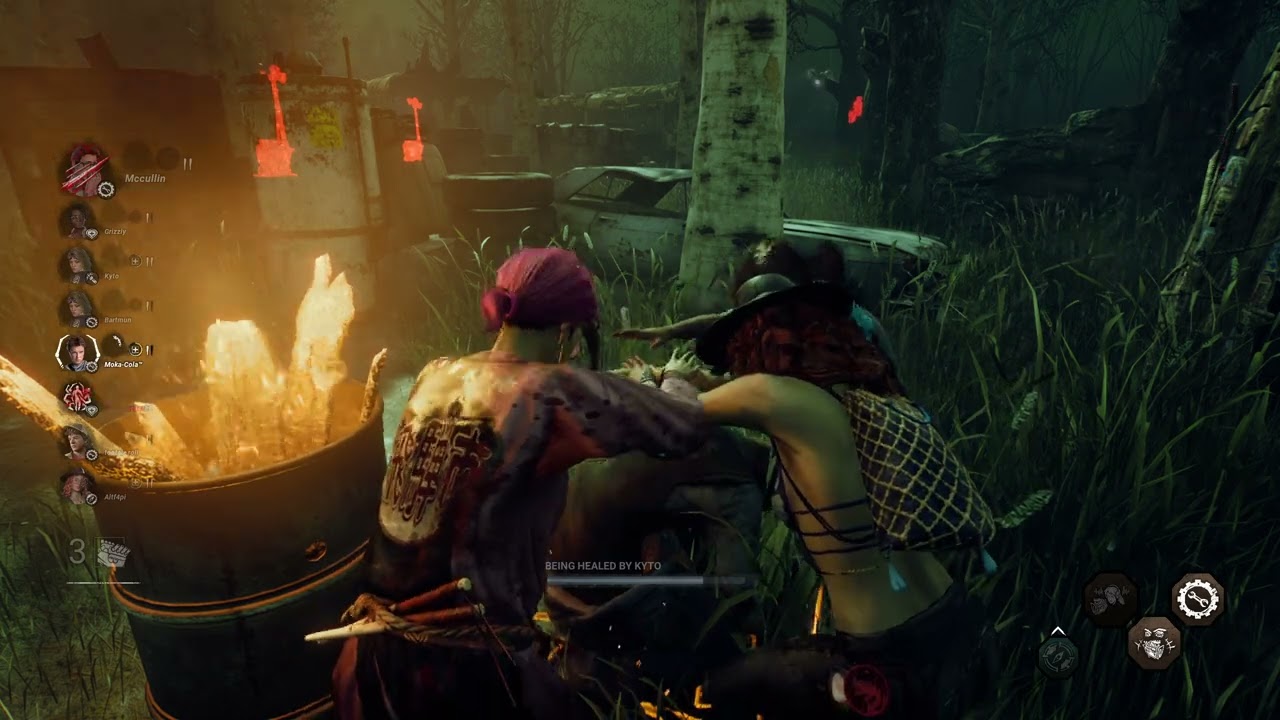Click the fist objective counter icon
This screenshot has width=1280, height=720.
pos(111,552)
